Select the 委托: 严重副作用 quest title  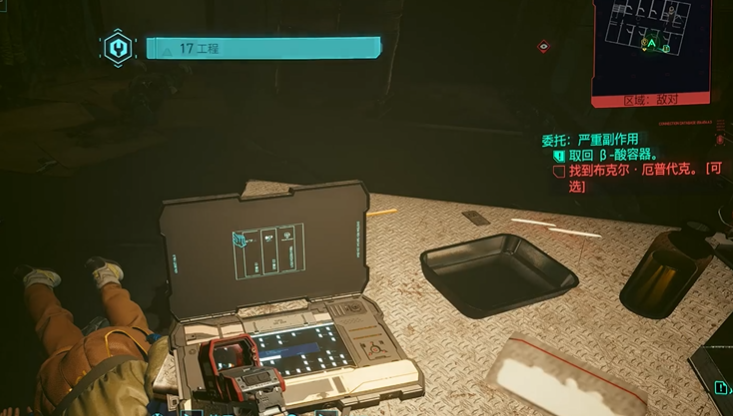point(589,139)
